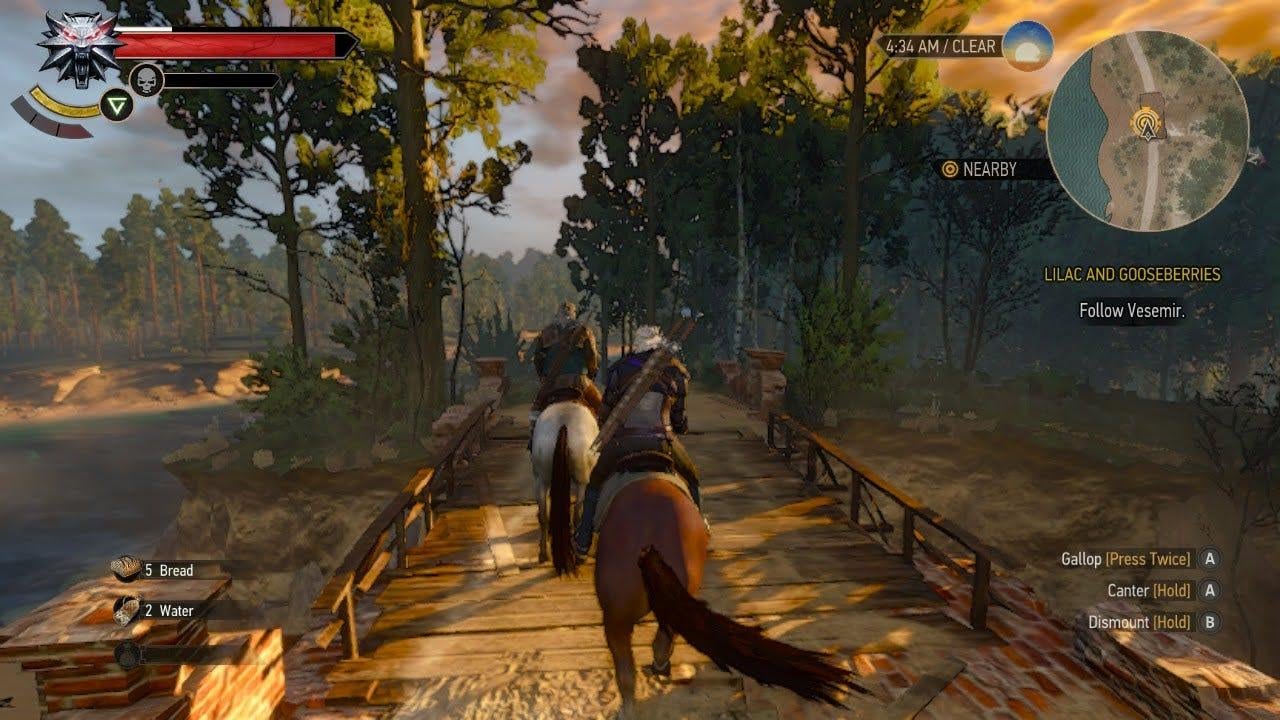Viewport: 1280px width, 720px height.
Task: Open the circular minimap
Action: [1147, 130]
